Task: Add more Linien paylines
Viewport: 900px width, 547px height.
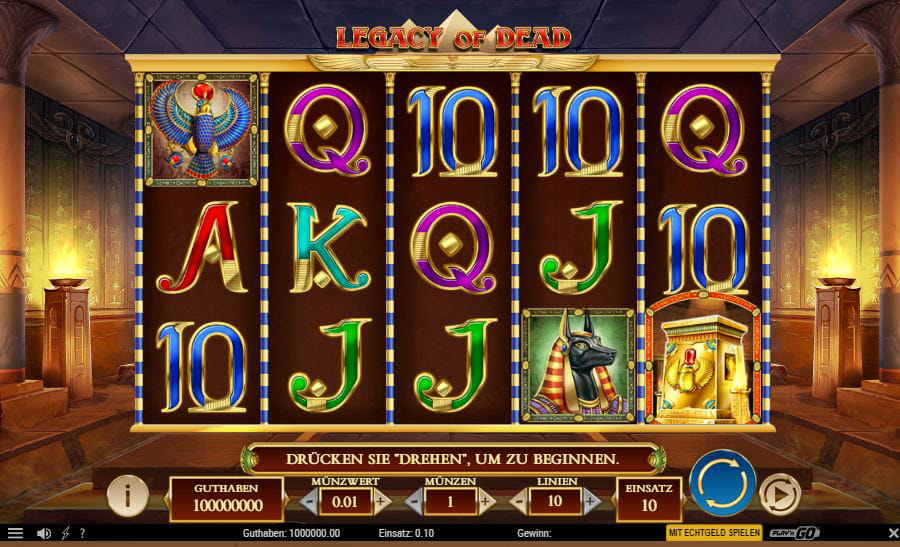Action: pyautogui.click(x=592, y=499)
